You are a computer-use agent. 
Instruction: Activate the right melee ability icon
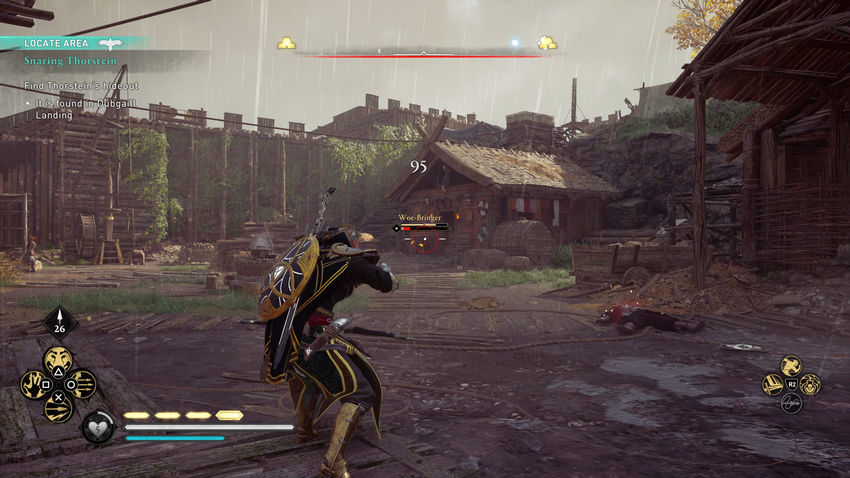tap(809, 384)
